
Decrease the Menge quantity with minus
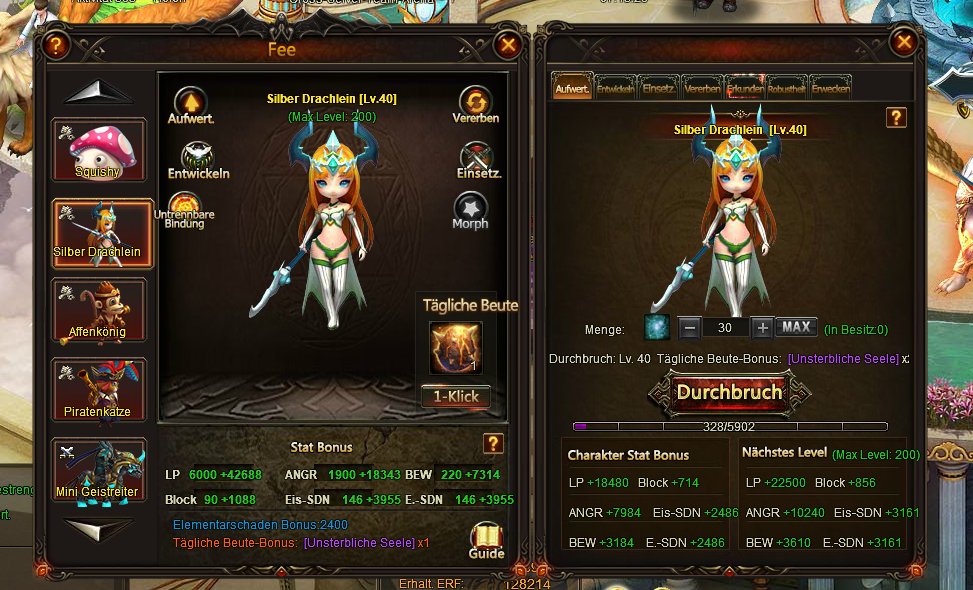689,328
